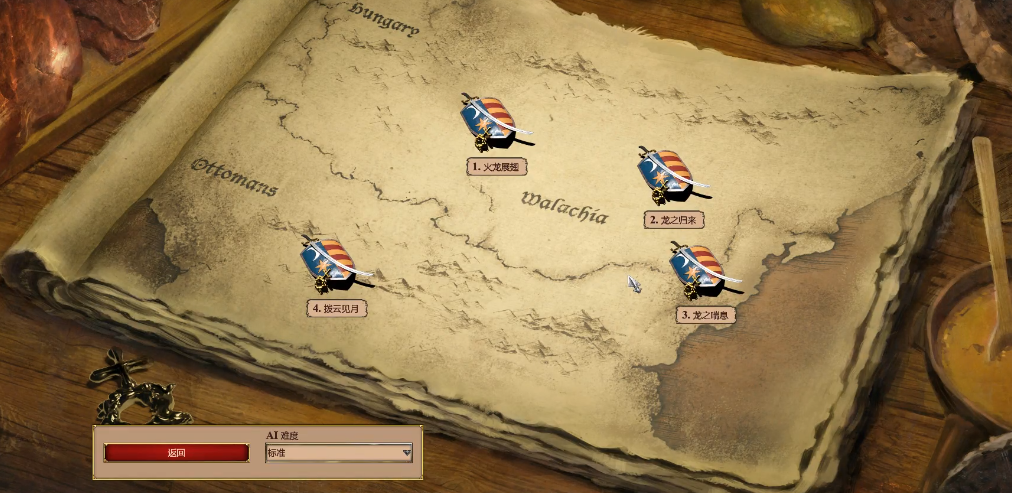Click the 1. 火龙展翅 scenario label
The image size is (1012, 493).
[x=496, y=166]
